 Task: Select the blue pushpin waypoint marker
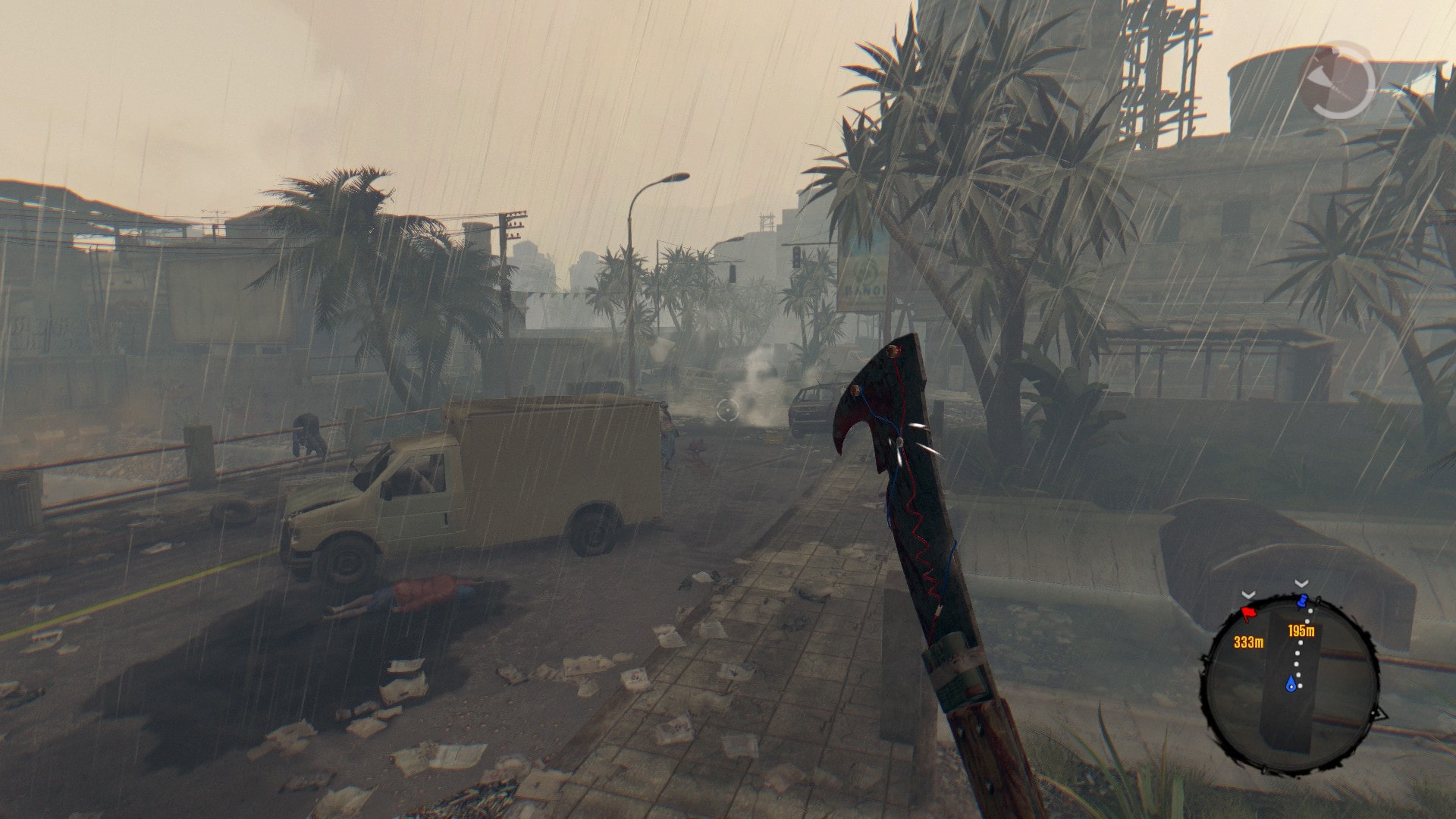1303,602
